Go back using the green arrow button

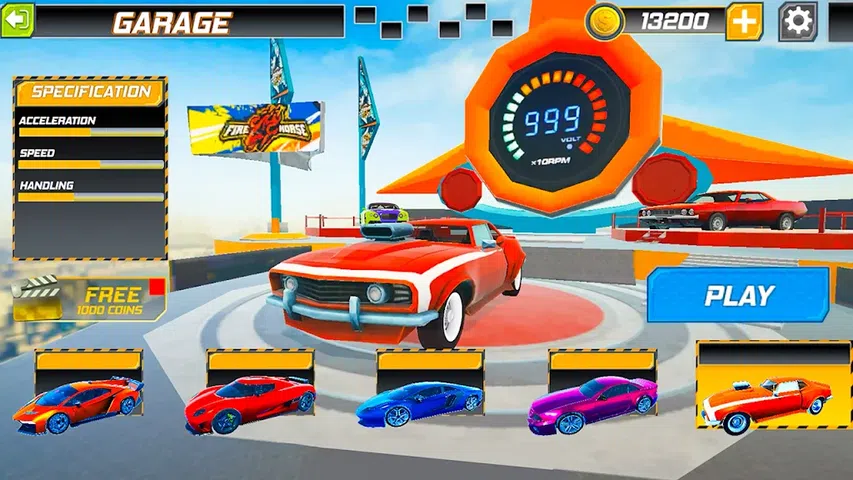tap(17, 20)
